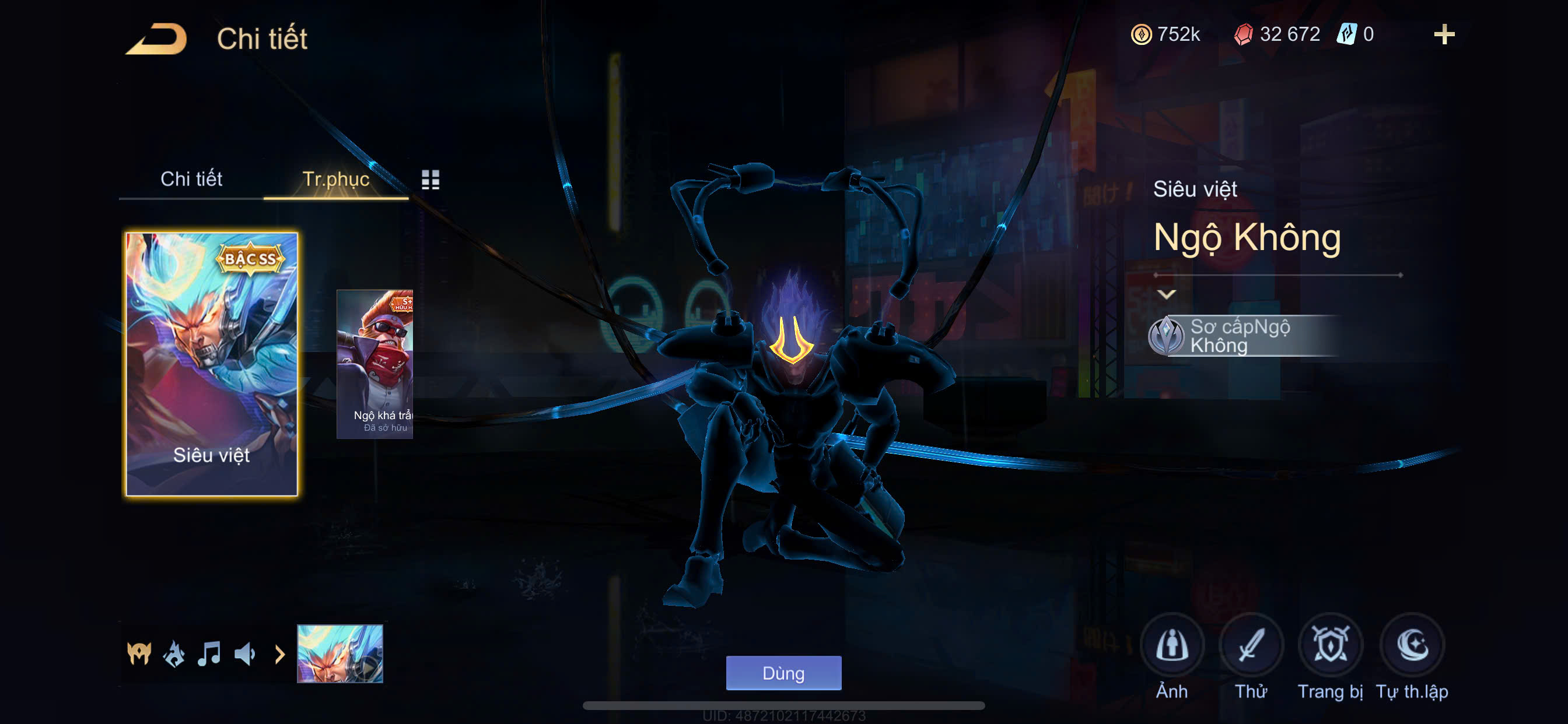Open the Ảnh gallery option
The height and width of the screenshot is (724, 1568).
coord(1171,646)
